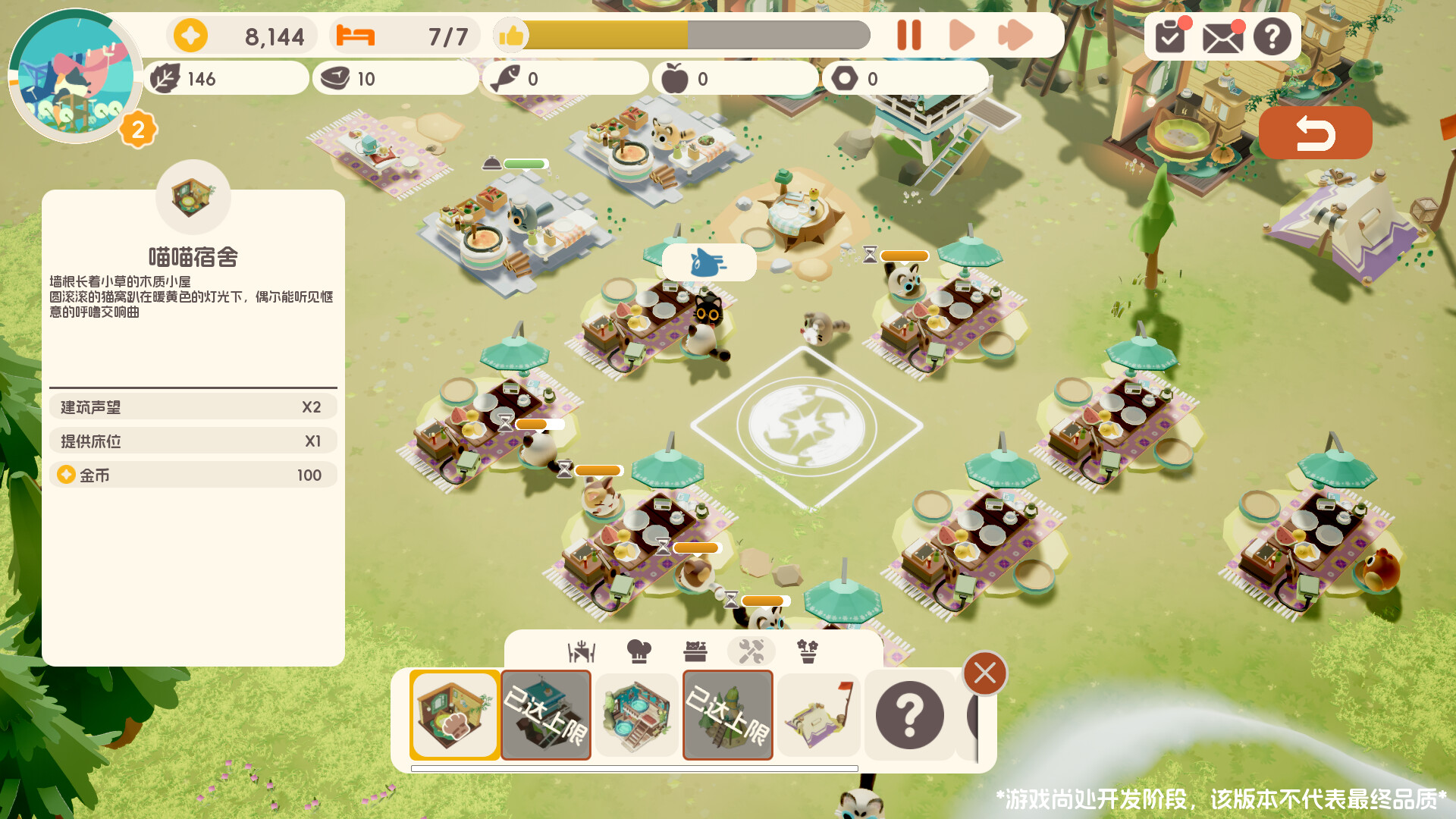Activate fast-forward speed
This screenshot has width=1456, height=819.
(1015, 35)
